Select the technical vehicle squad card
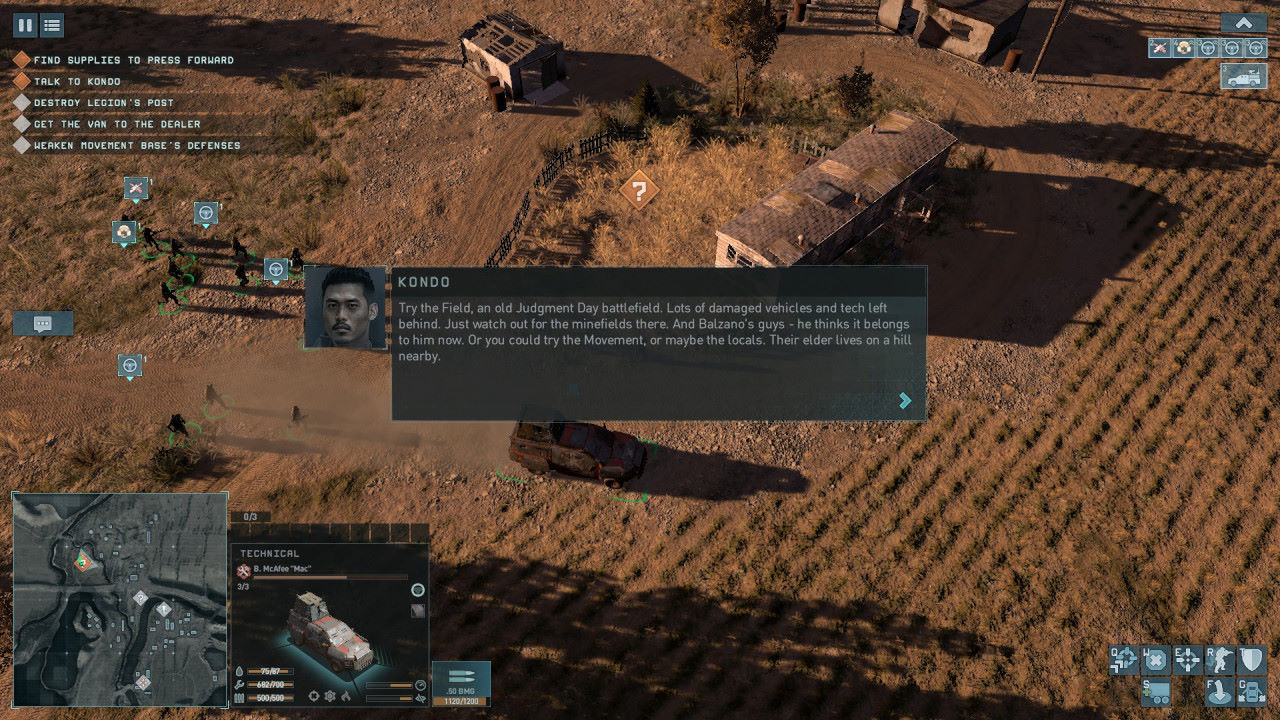 pyautogui.click(x=1244, y=77)
